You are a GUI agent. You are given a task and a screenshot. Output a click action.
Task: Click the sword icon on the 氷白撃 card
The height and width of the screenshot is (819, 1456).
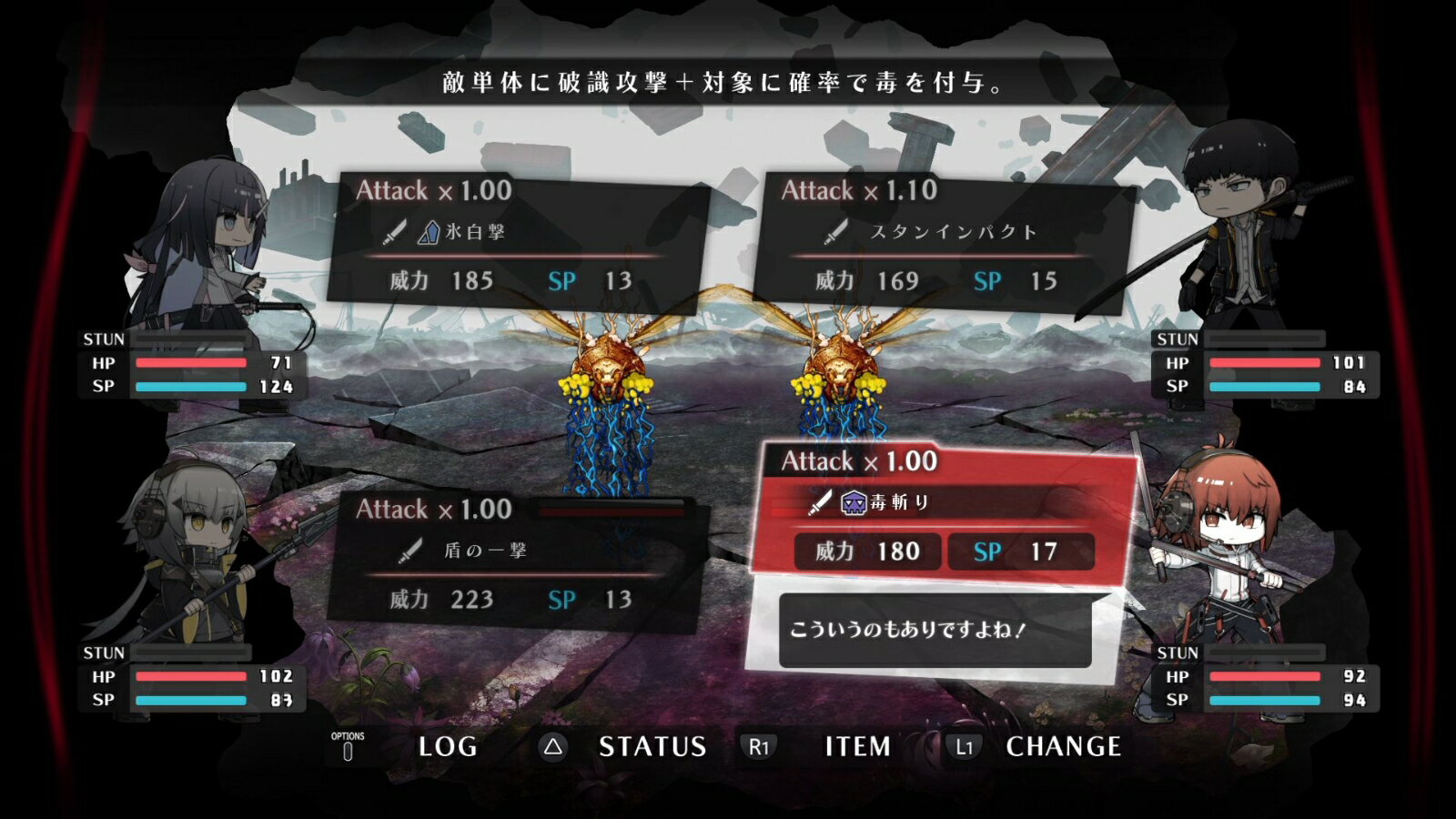click(x=398, y=231)
